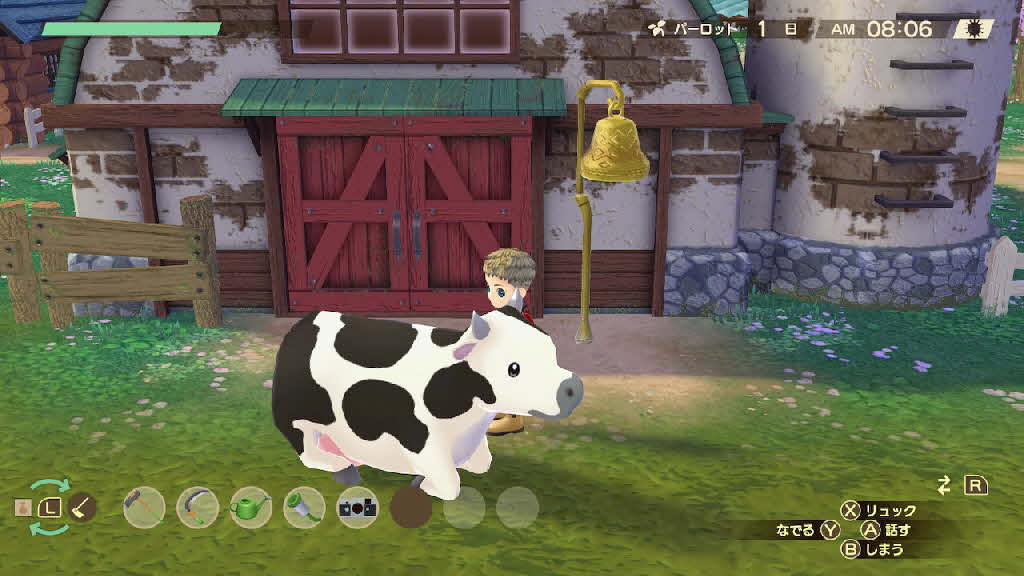Screen dimensions: 1024x576
Task: Select the hammer tool slot
Action: (x=144, y=507)
